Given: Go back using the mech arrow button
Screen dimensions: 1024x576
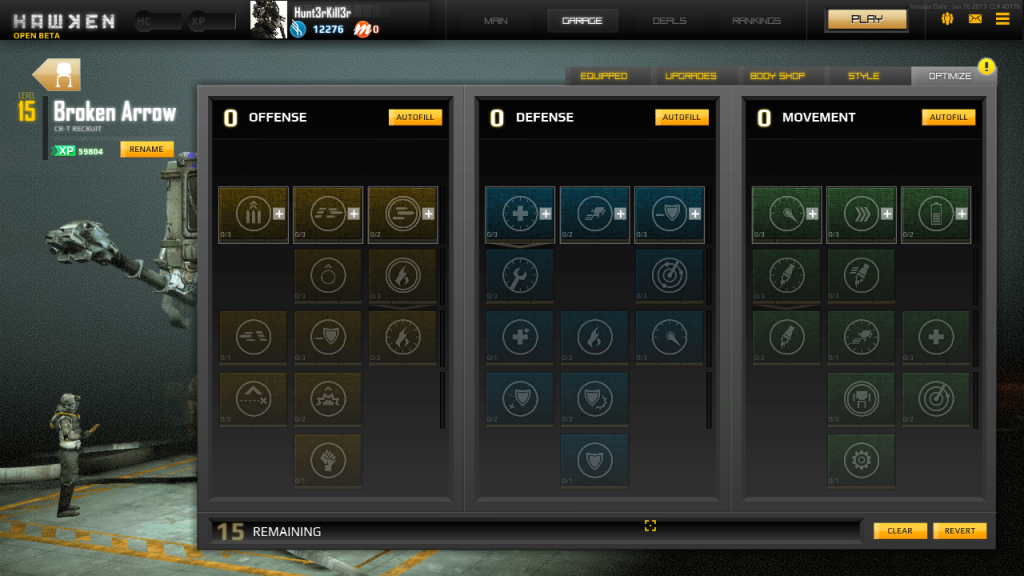Looking at the screenshot, I should pyautogui.click(x=56, y=74).
